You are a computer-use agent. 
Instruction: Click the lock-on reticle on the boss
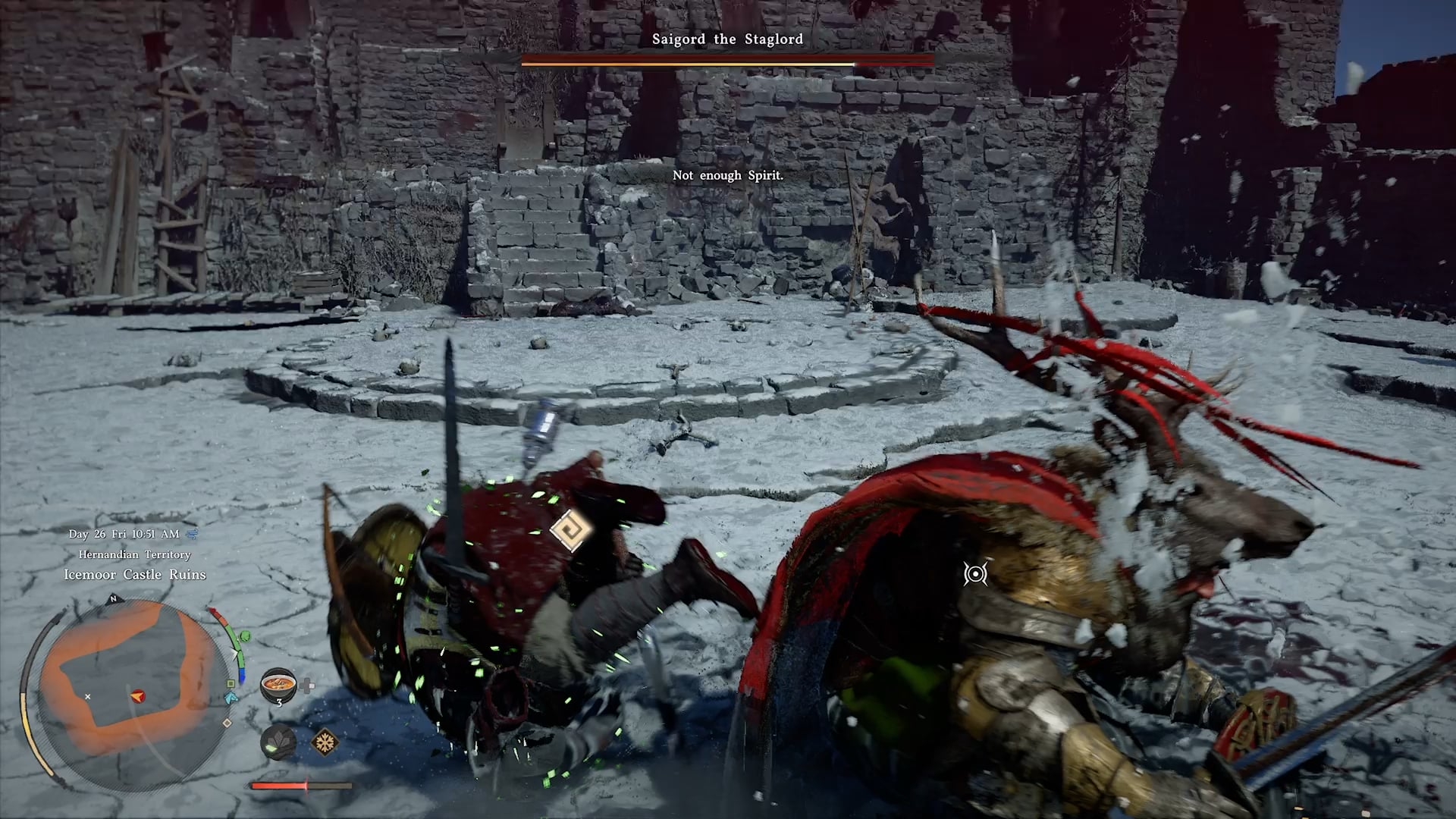pyautogui.click(x=975, y=573)
